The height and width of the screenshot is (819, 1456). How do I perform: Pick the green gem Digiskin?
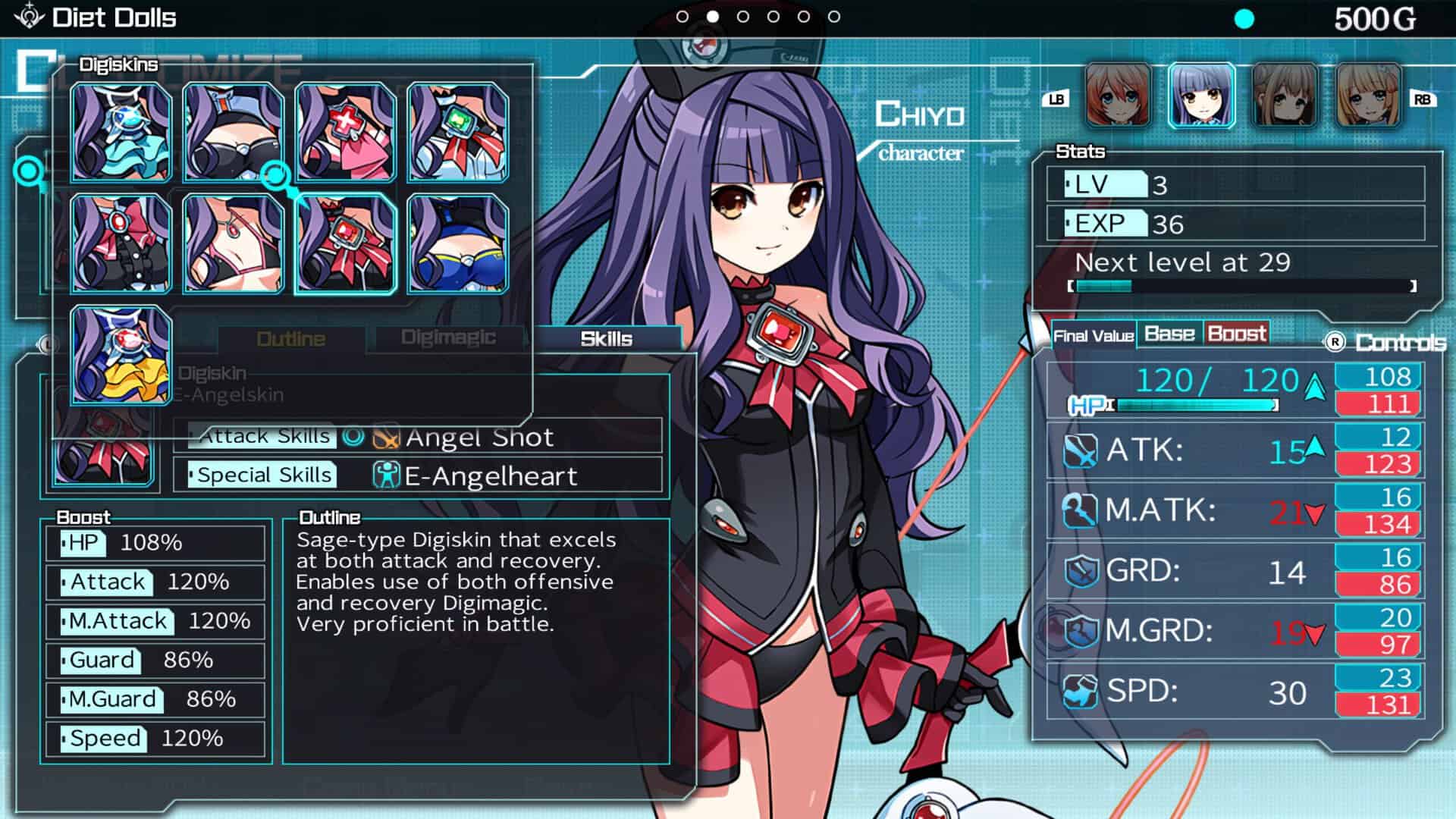click(457, 133)
